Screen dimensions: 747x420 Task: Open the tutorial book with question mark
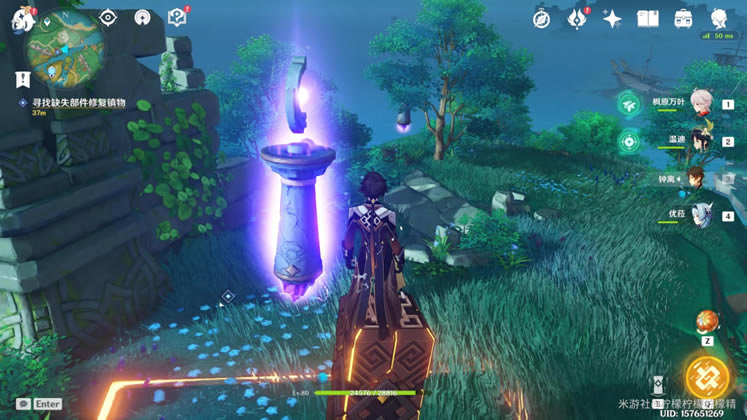(x=177, y=17)
